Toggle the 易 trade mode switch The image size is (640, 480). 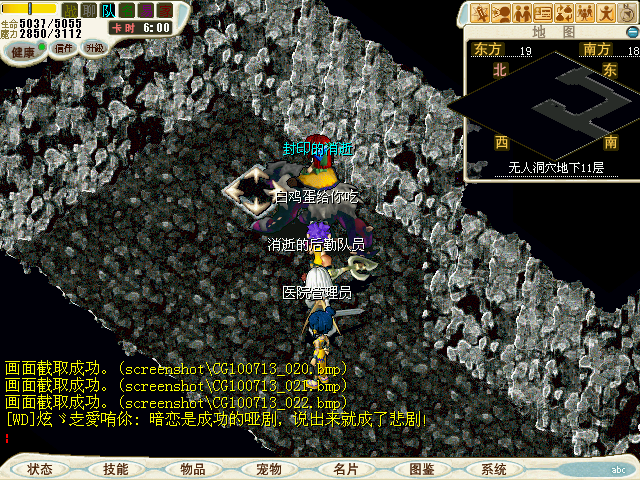[x=144, y=10]
